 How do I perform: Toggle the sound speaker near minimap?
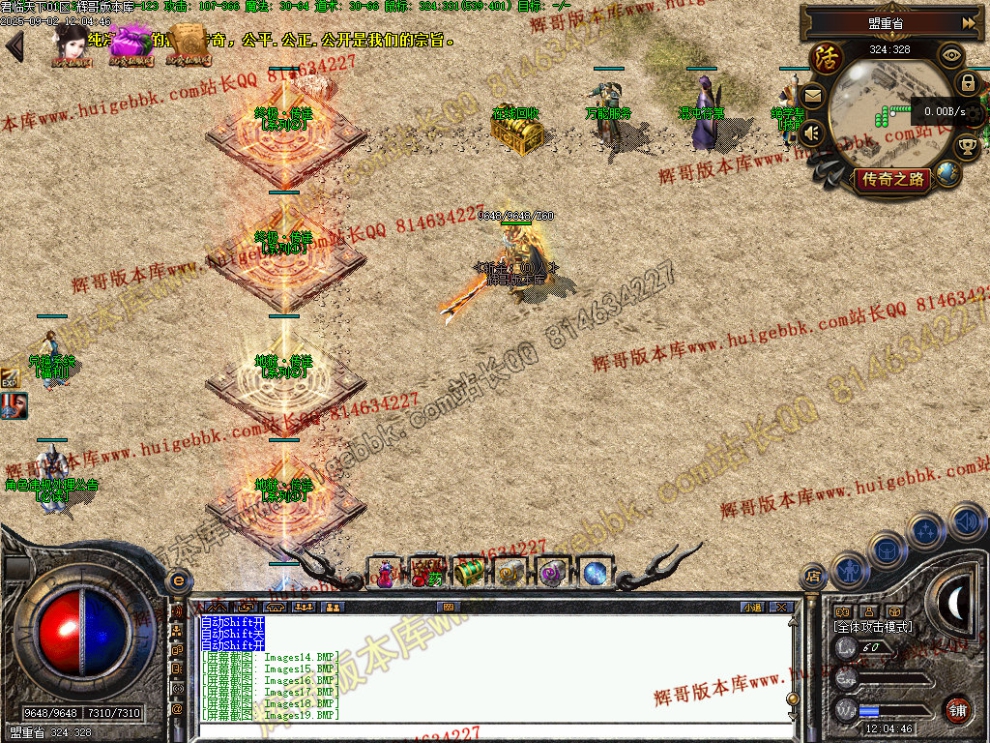(x=813, y=132)
